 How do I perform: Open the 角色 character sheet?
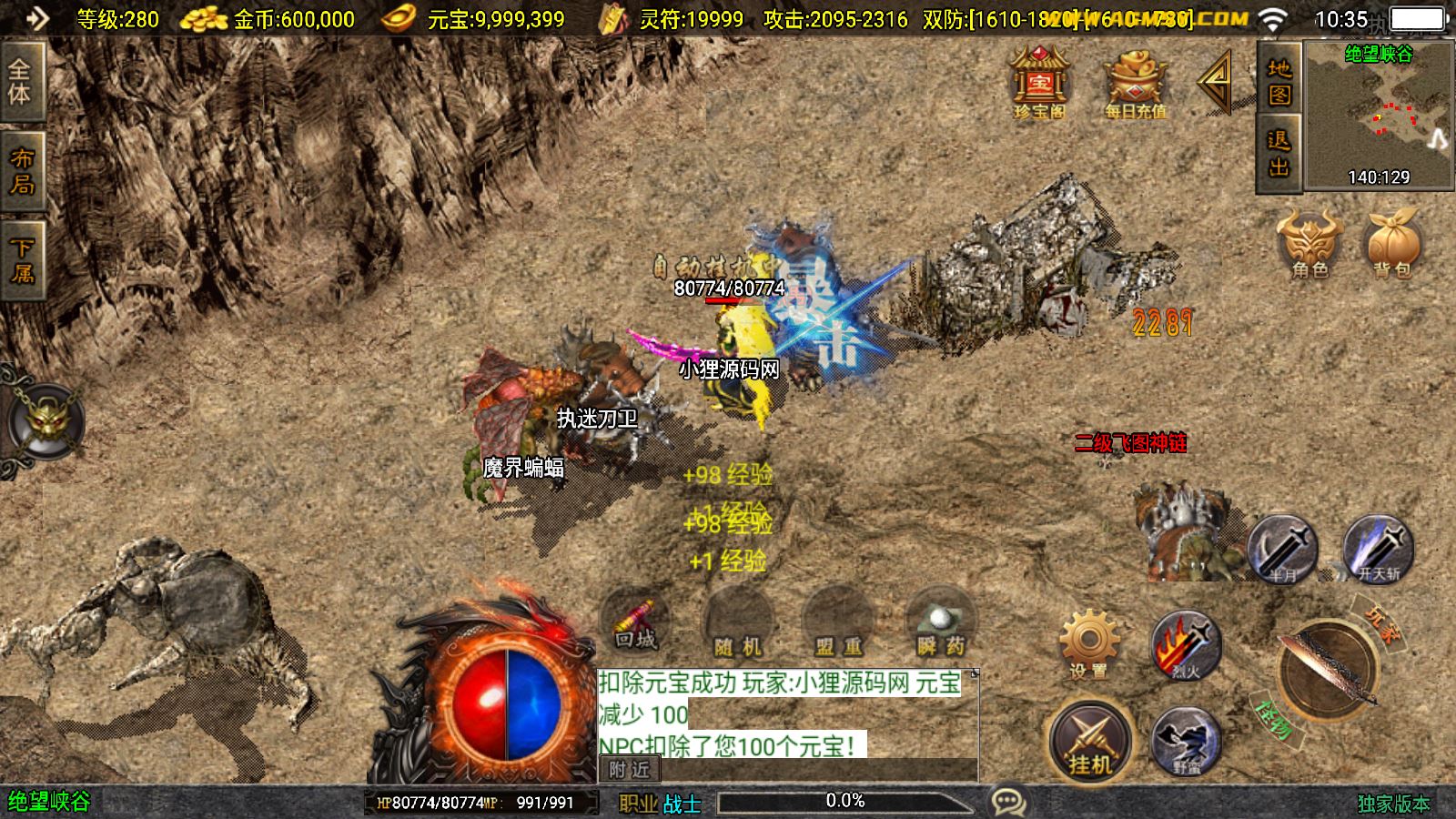point(1309,243)
